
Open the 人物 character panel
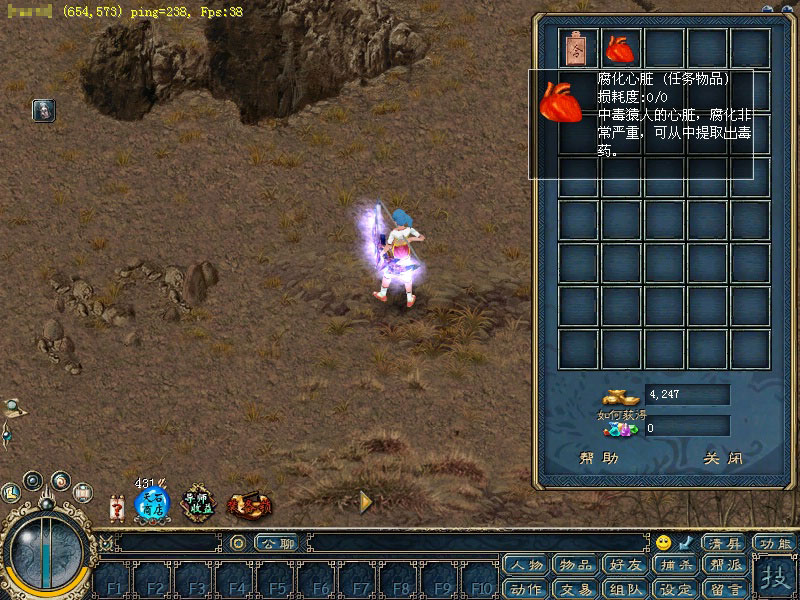coord(525,566)
